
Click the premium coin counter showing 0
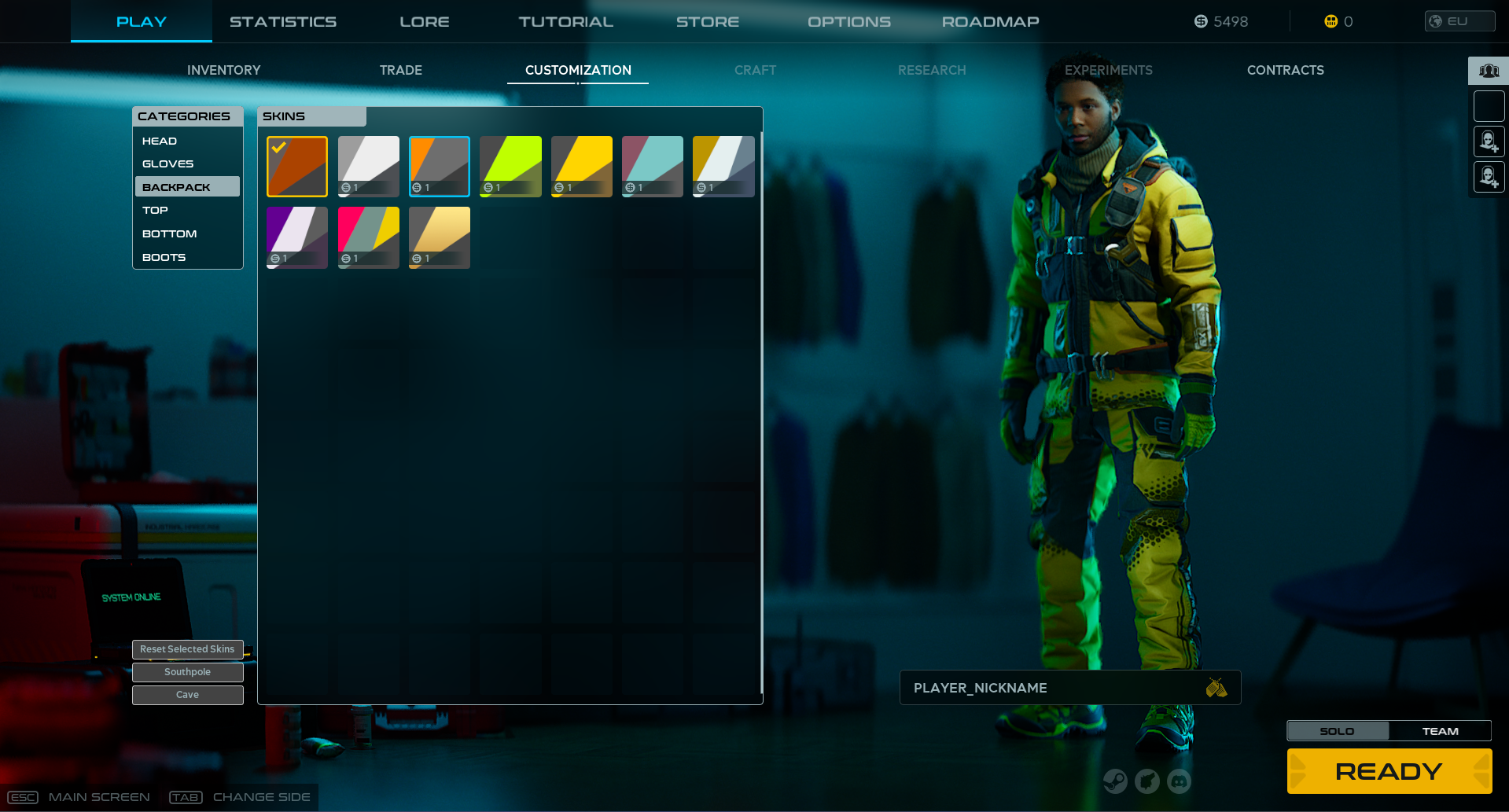(1337, 21)
